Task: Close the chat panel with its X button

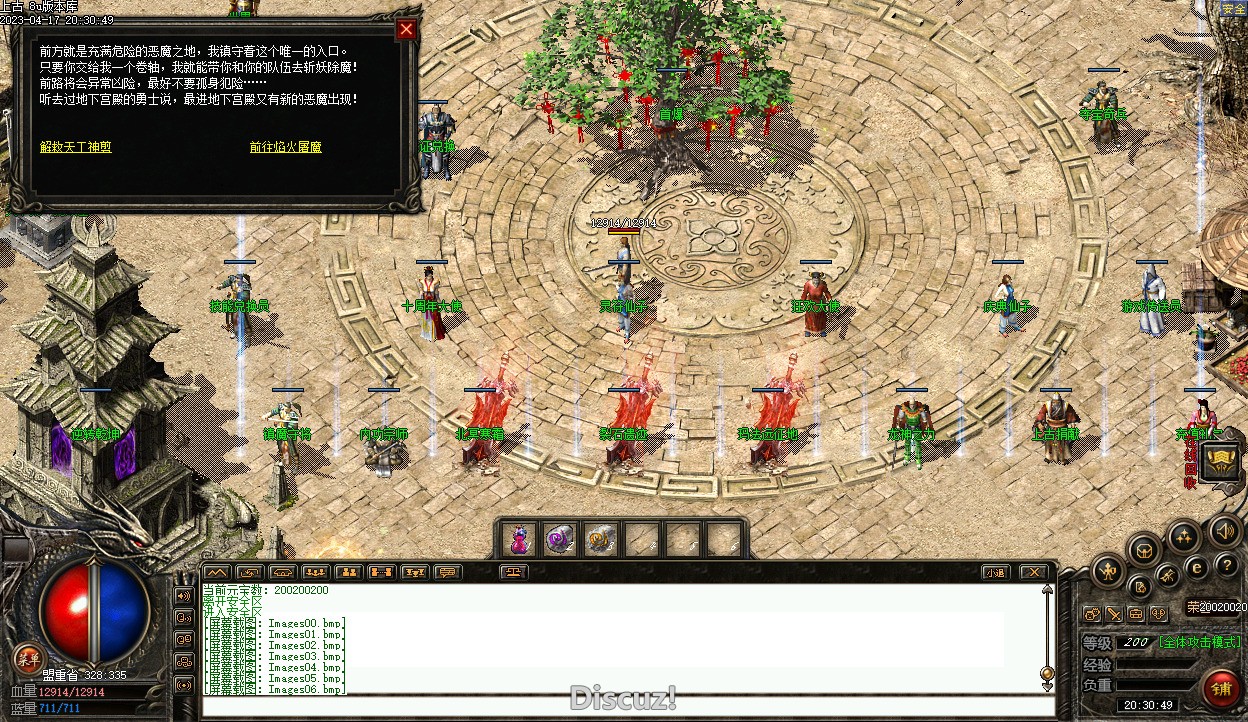Action: pos(1033,573)
